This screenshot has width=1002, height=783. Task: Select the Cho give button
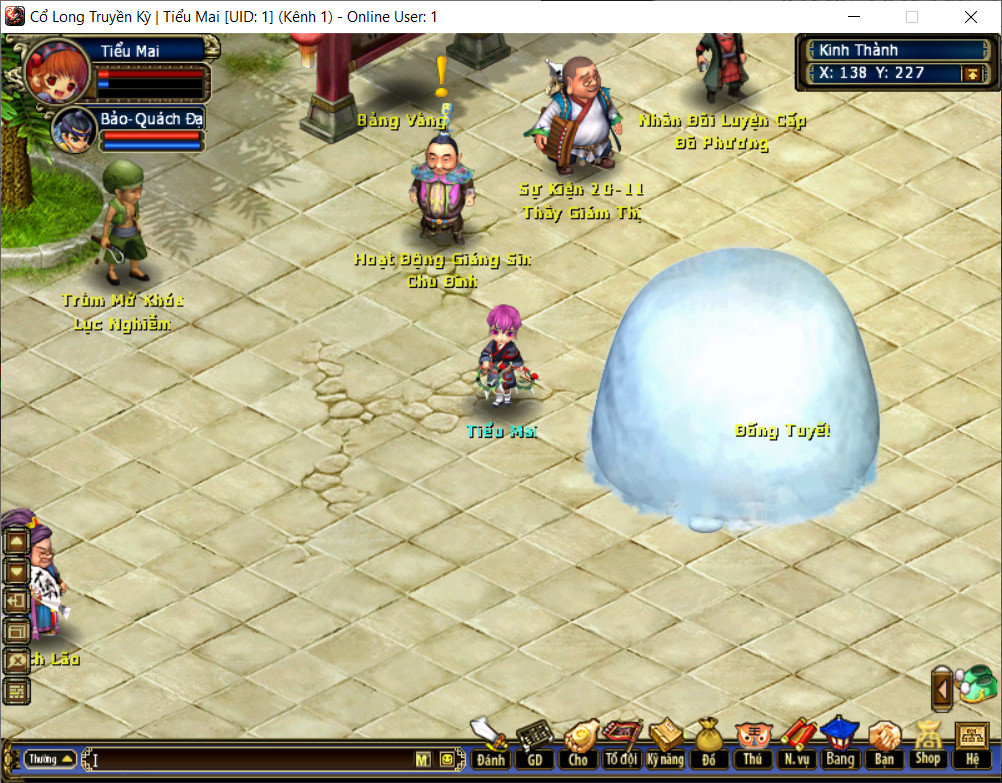tap(578, 745)
